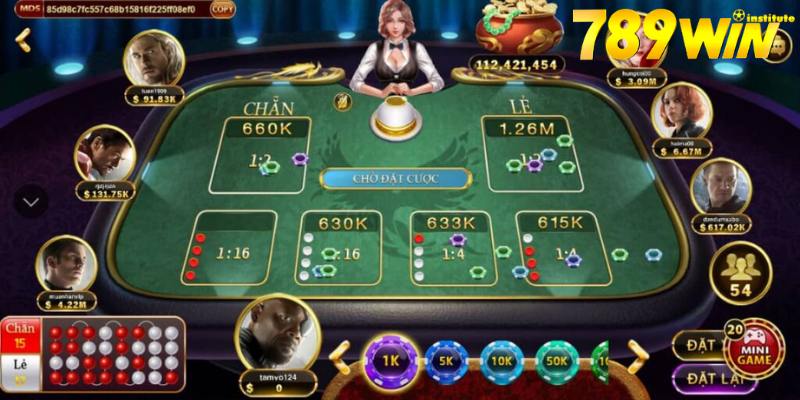
Task: Expand the side panel down-arrow button
Action: click(31, 201)
